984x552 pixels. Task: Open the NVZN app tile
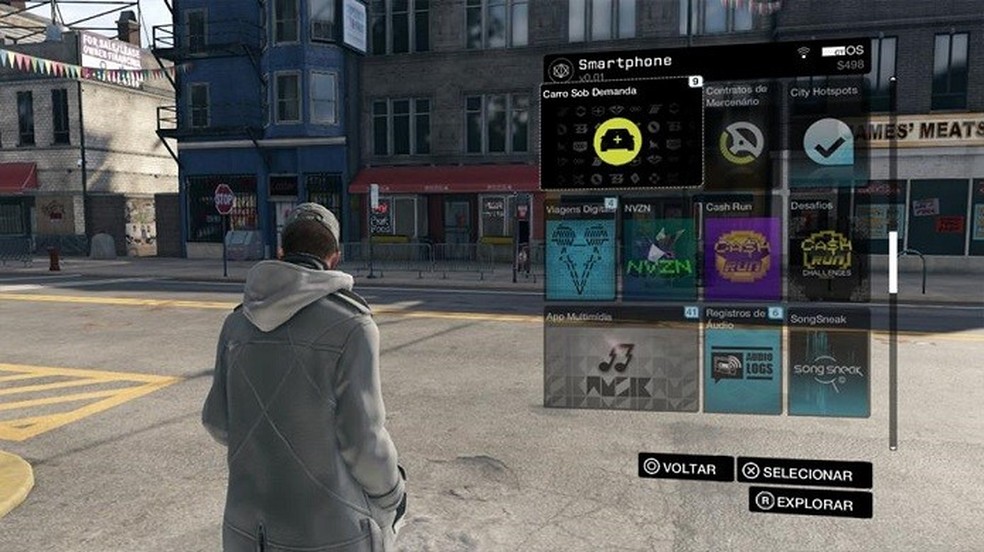659,257
